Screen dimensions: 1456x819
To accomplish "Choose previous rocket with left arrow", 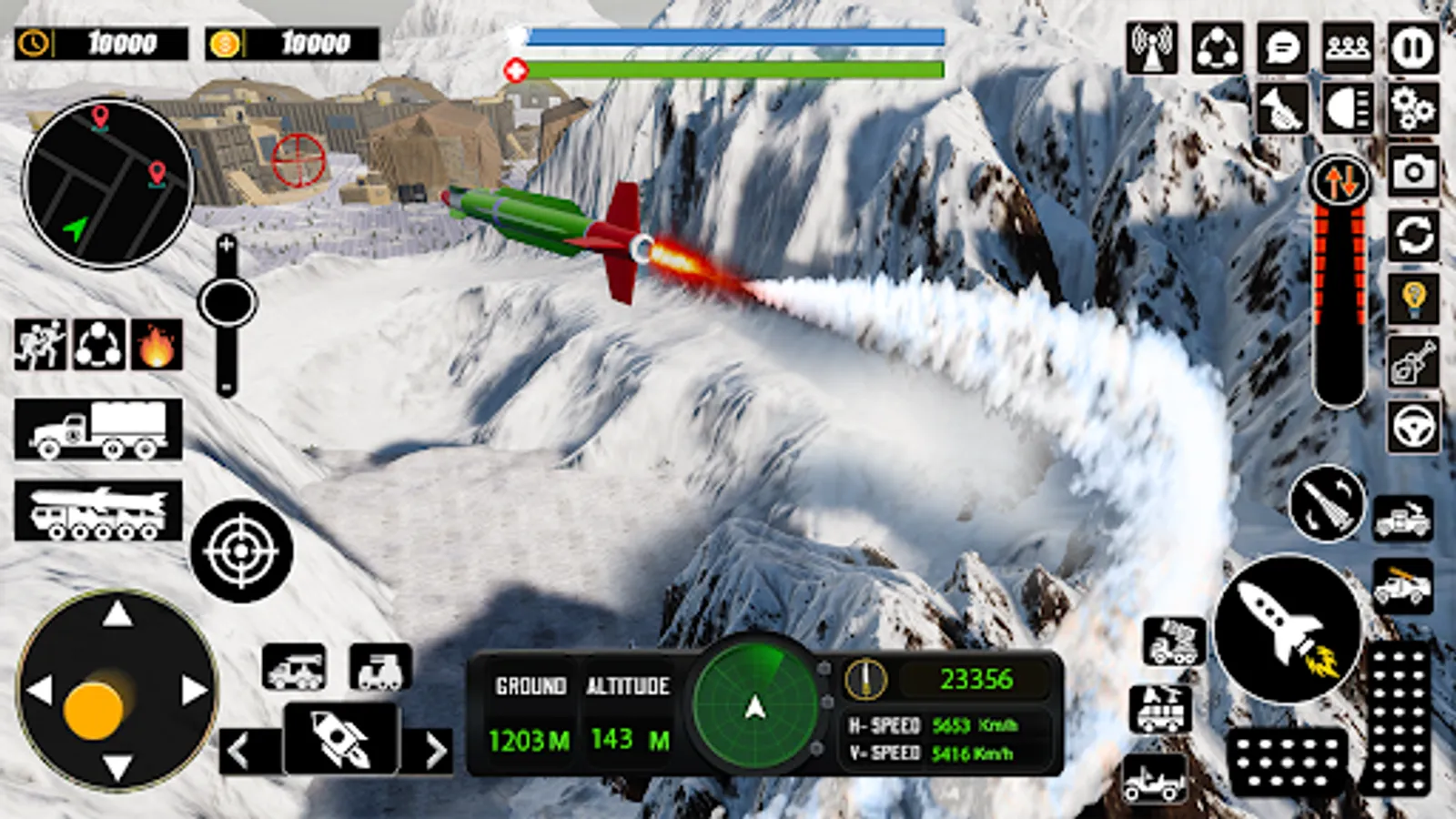I will (241, 752).
